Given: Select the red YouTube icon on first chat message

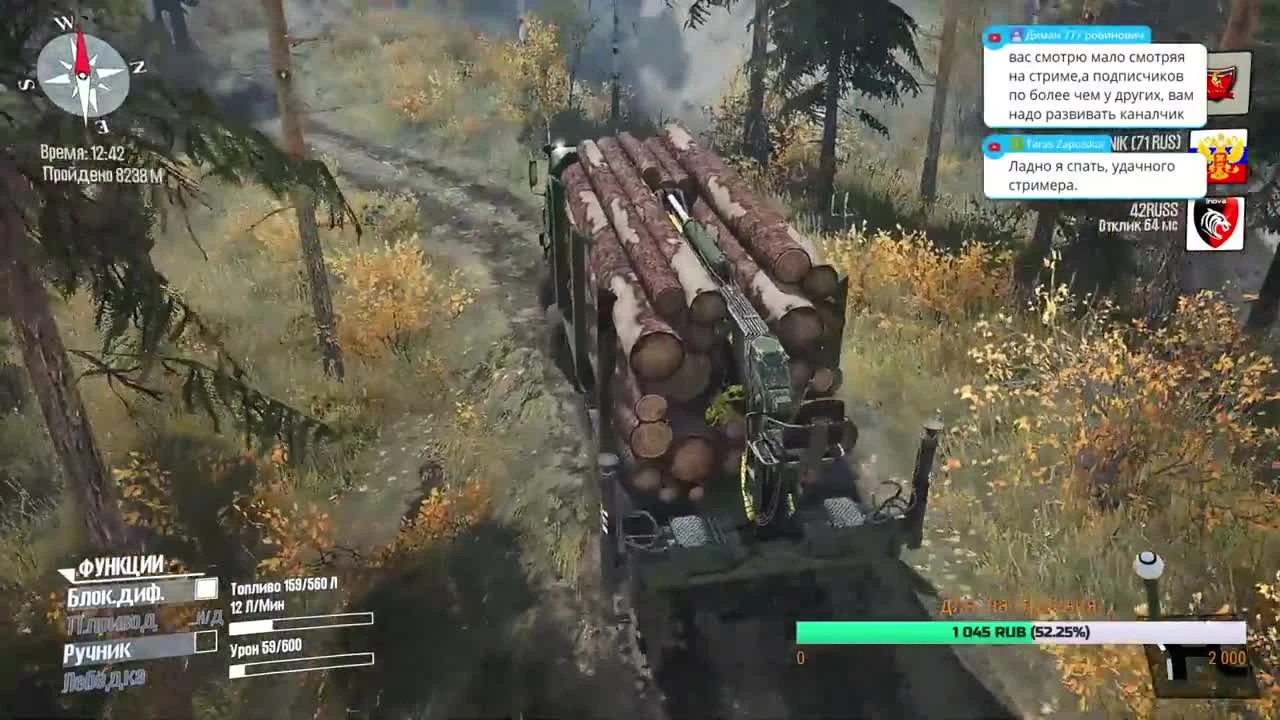Looking at the screenshot, I should pyautogui.click(x=994, y=36).
